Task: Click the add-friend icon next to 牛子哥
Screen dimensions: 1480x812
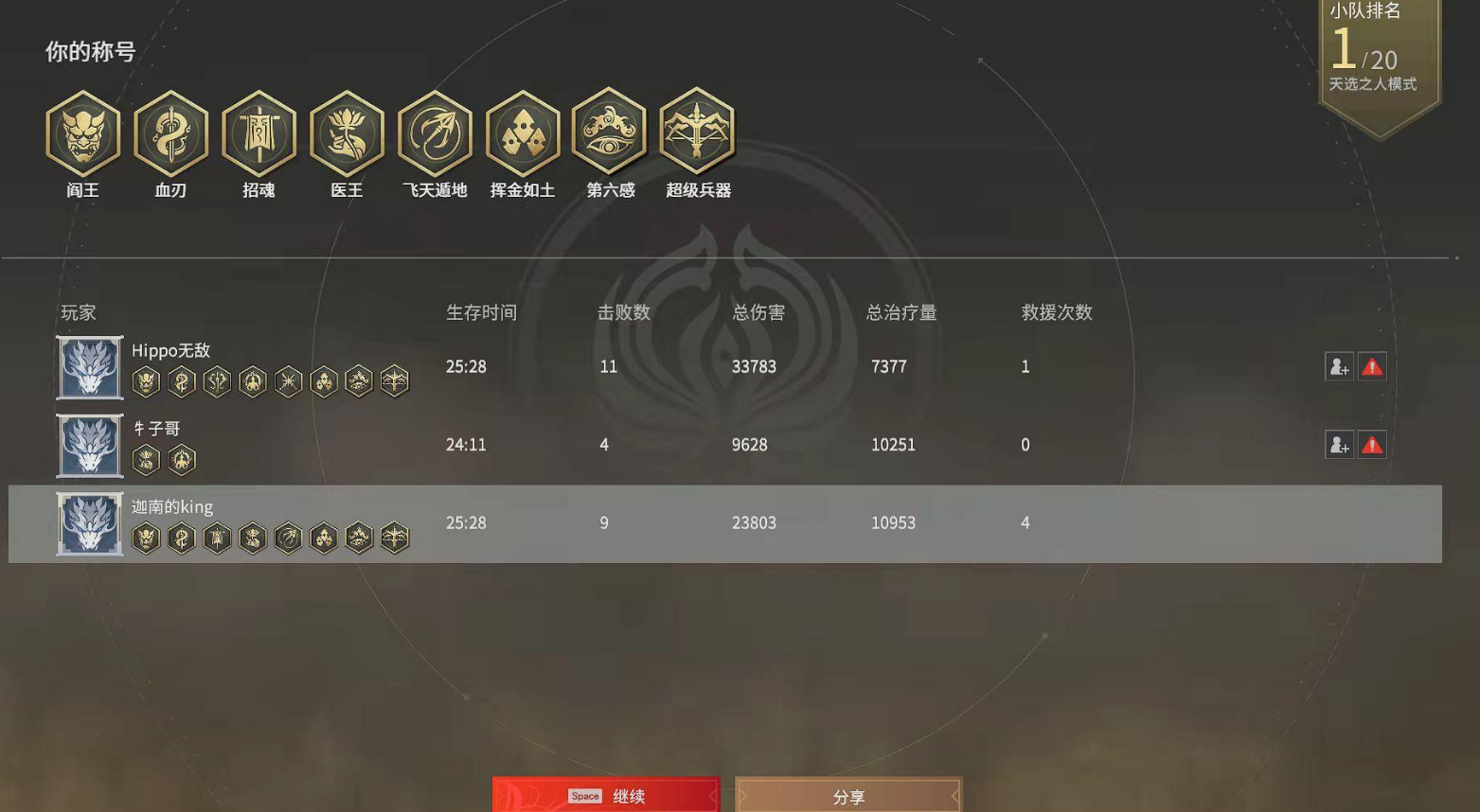Action: pos(1339,445)
